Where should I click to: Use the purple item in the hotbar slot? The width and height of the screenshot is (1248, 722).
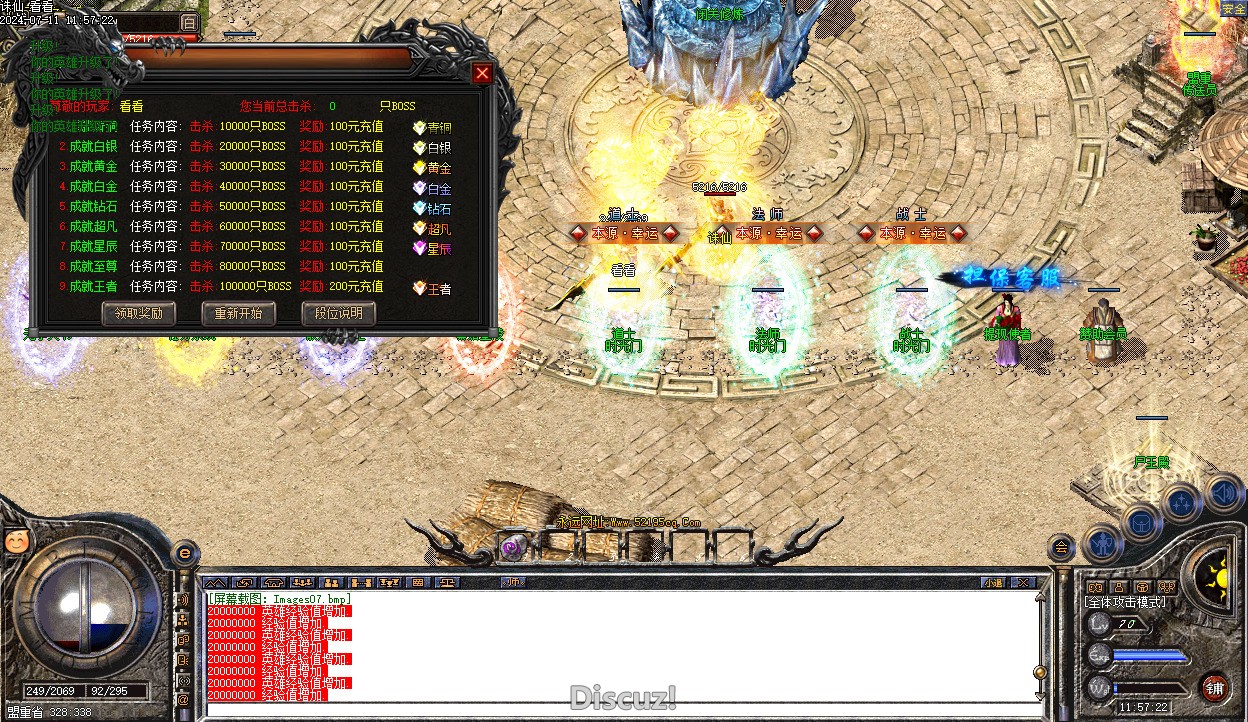click(515, 546)
